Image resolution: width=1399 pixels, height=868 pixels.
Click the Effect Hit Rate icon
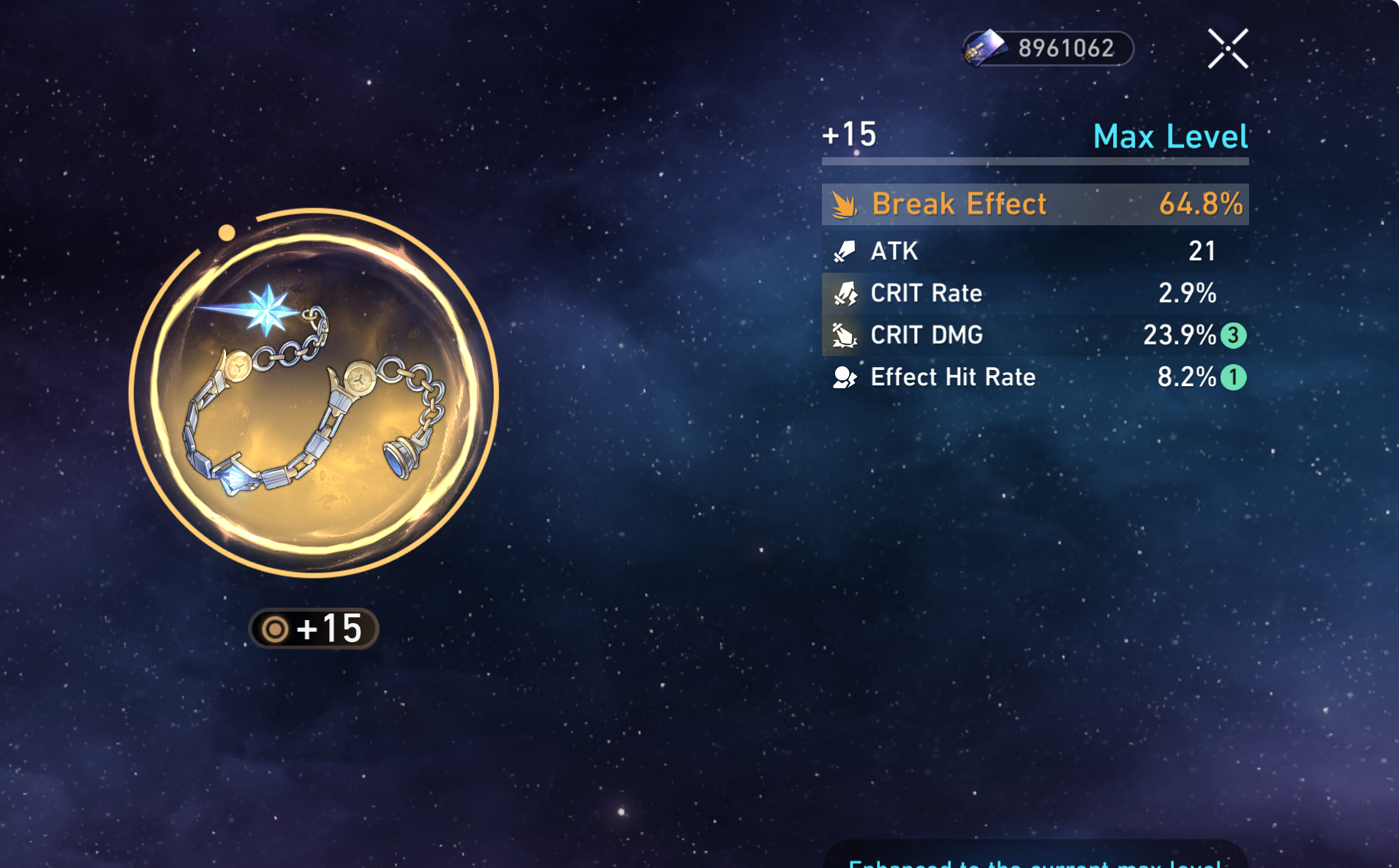pyautogui.click(x=846, y=377)
